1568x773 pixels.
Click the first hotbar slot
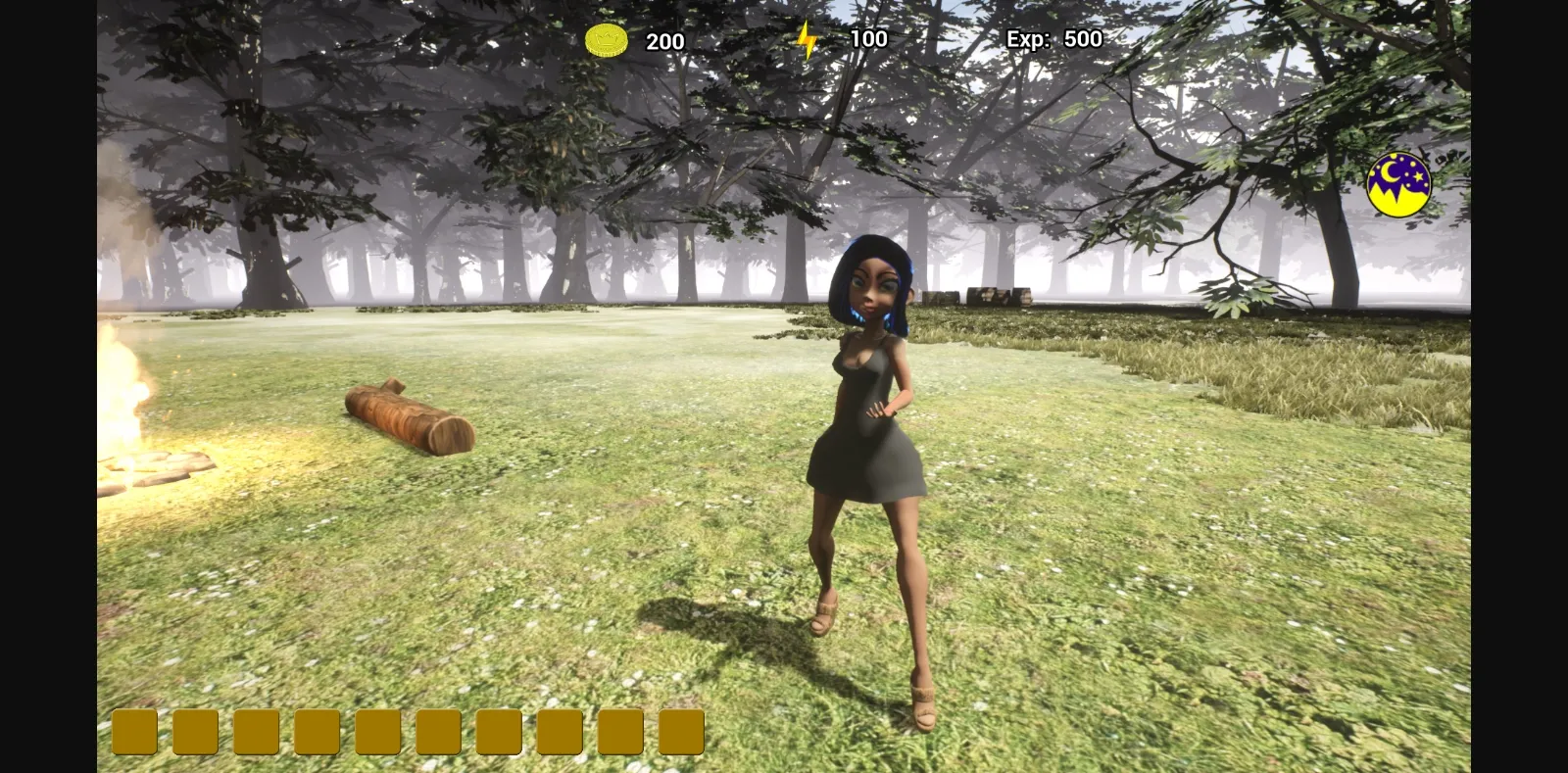(x=132, y=730)
